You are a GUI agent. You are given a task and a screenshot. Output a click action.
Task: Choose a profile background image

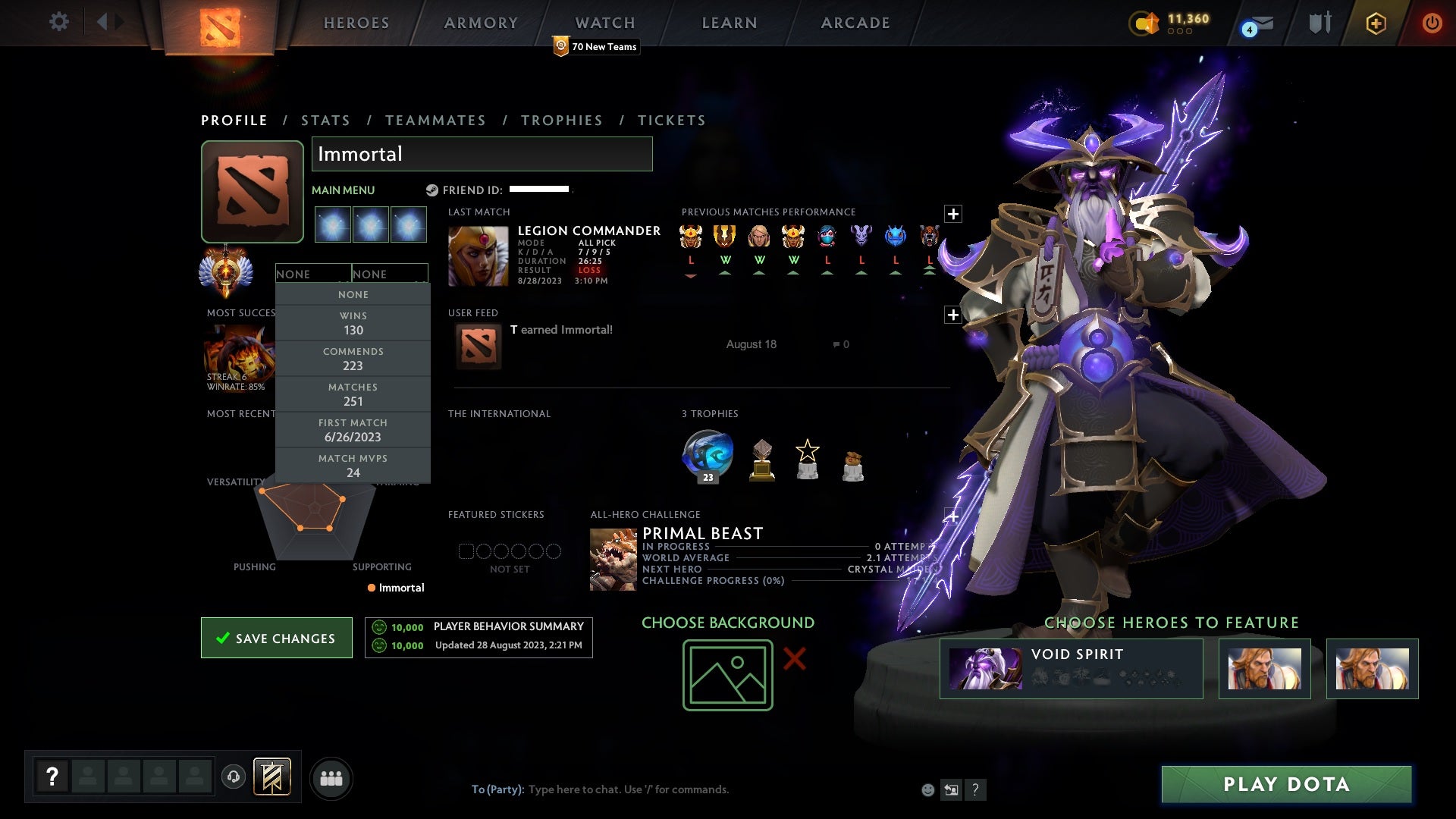[x=727, y=675]
